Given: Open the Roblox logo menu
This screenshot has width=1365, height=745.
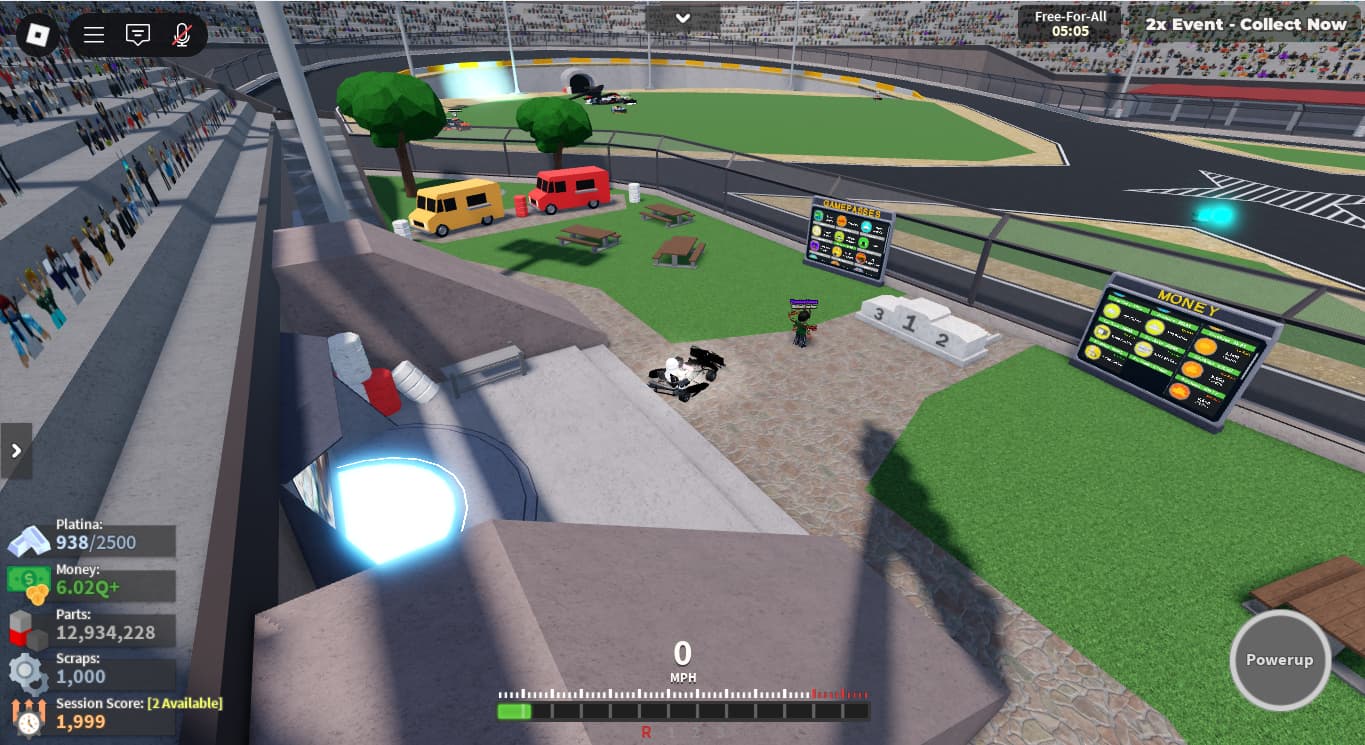Looking at the screenshot, I should coord(38,34).
